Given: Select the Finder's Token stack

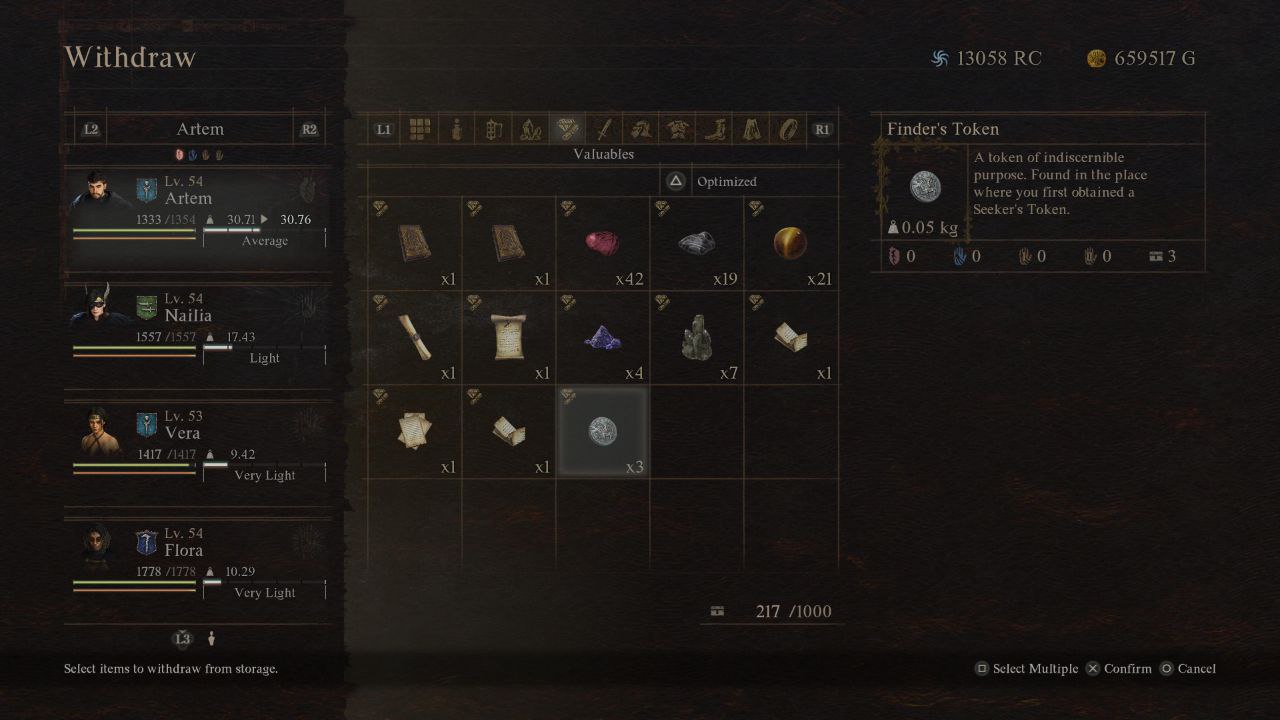Looking at the screenshot, I should coord(602,432).
